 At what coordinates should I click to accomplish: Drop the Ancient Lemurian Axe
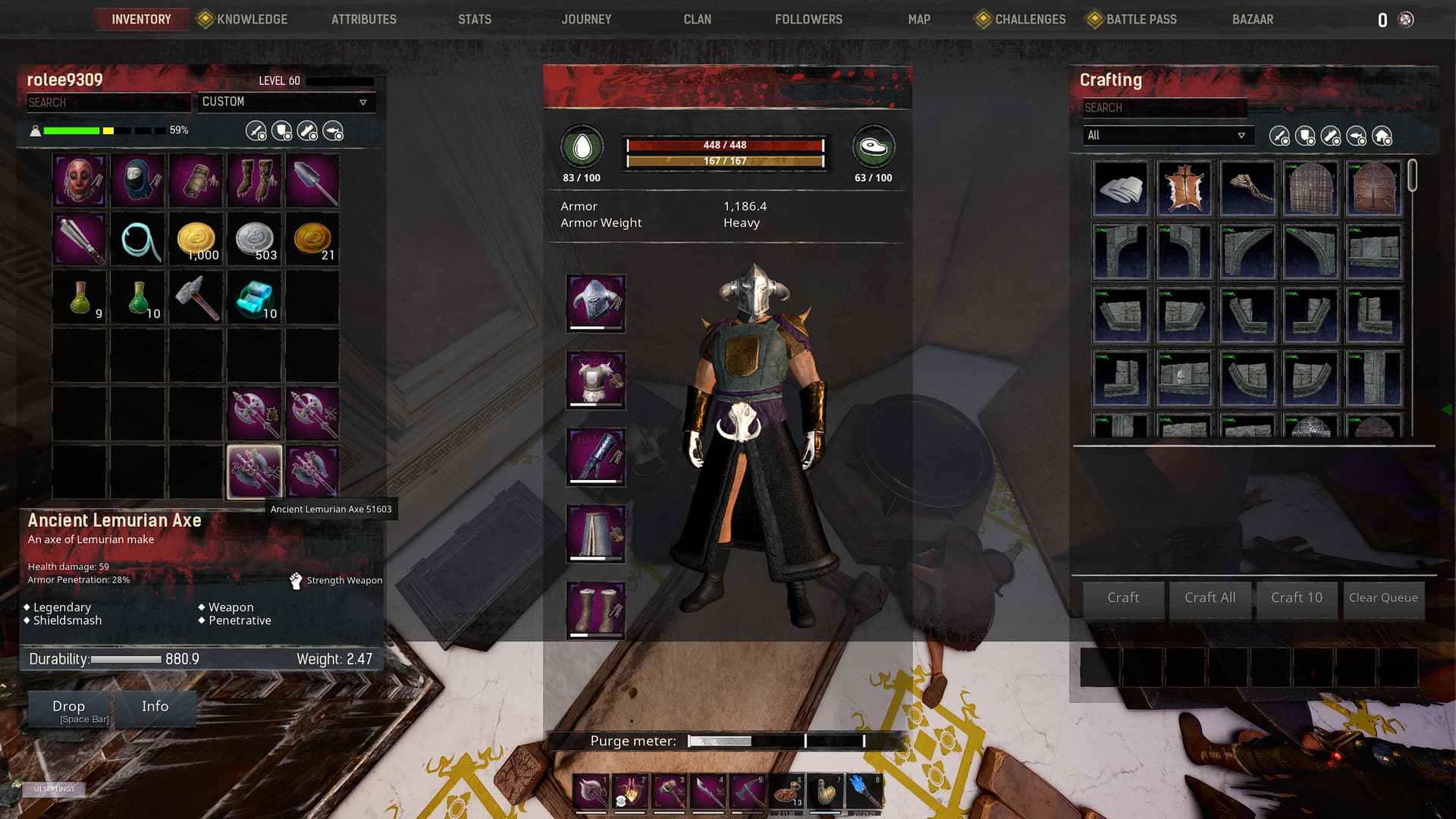click(x=69, y=709)
